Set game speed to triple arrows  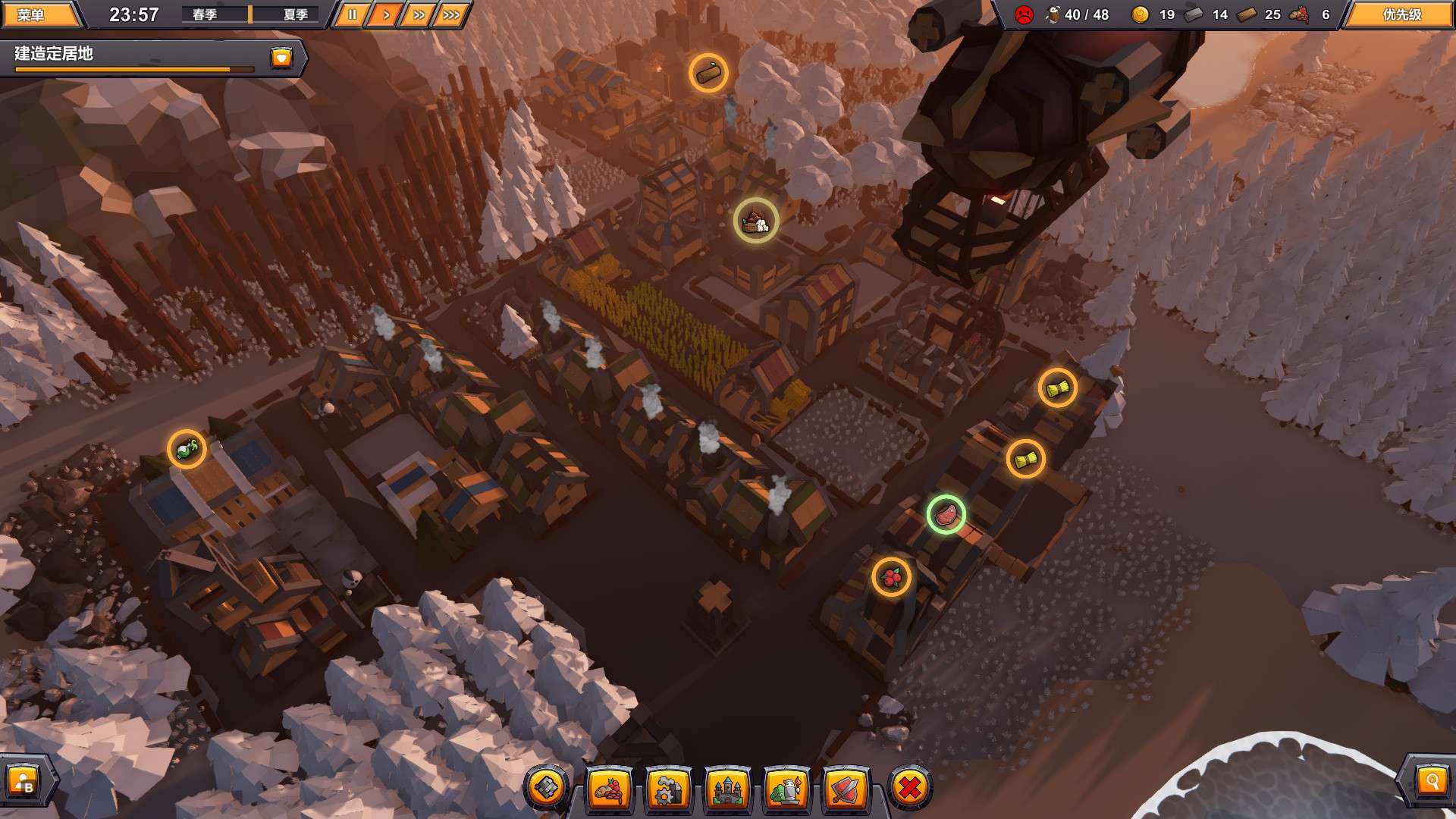click(451, 14)
